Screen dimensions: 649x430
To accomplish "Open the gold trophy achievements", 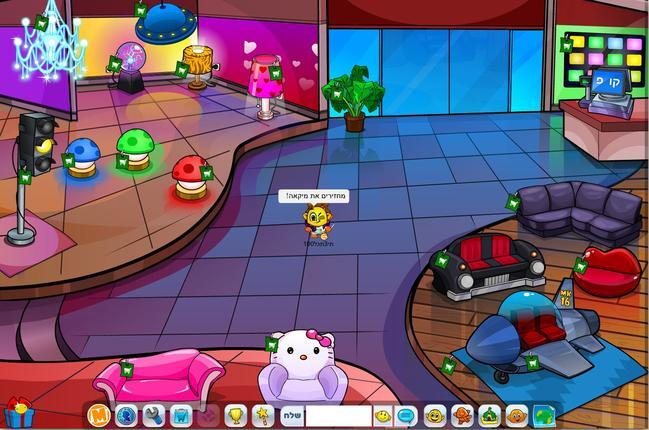I will (x=236, y=414).
